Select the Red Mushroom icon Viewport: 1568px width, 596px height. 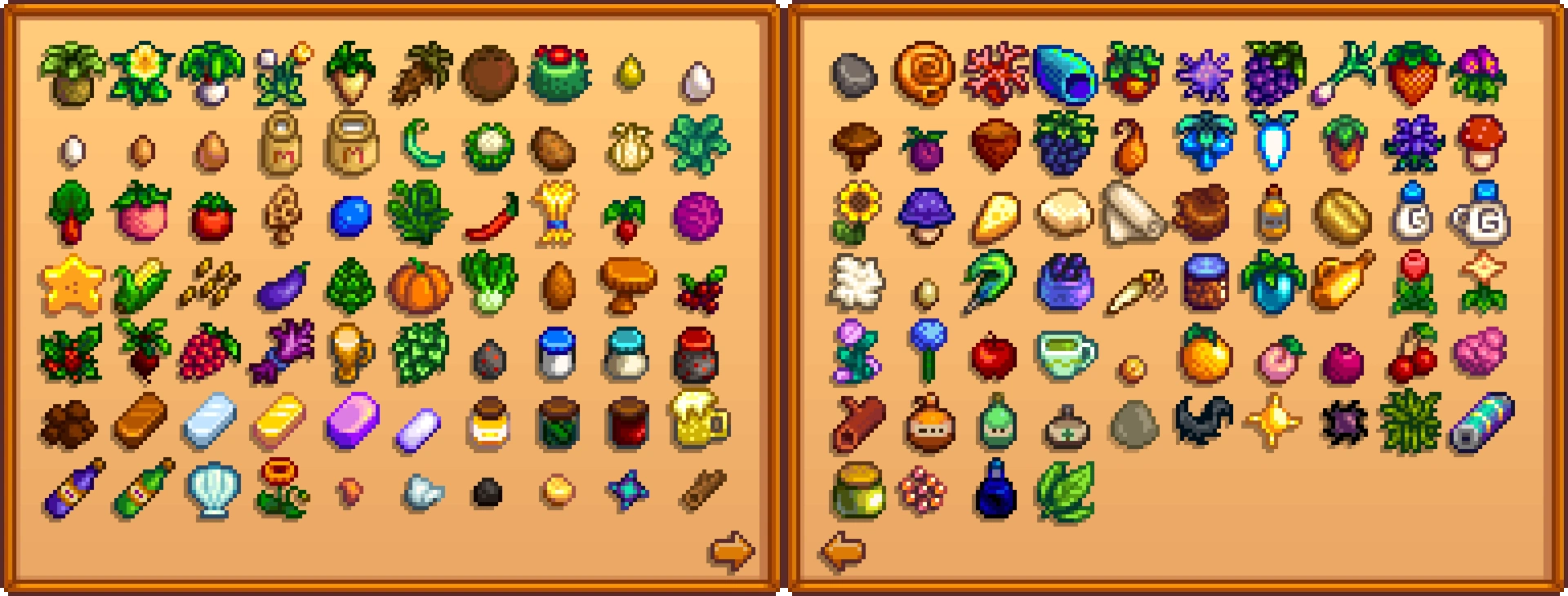click(1487, 147)
